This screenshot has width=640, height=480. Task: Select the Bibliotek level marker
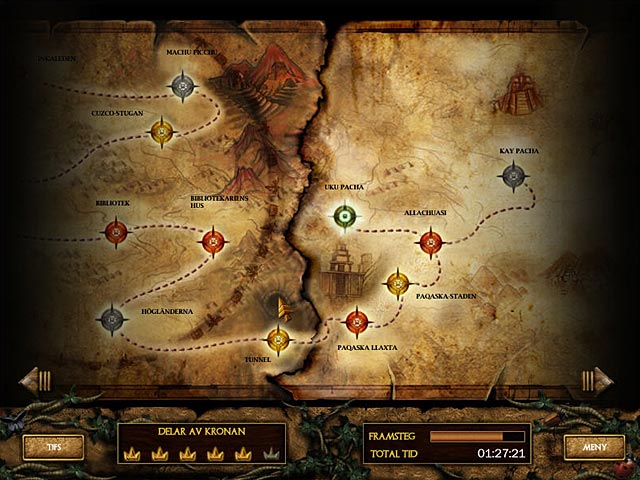[x=116, y=234]
